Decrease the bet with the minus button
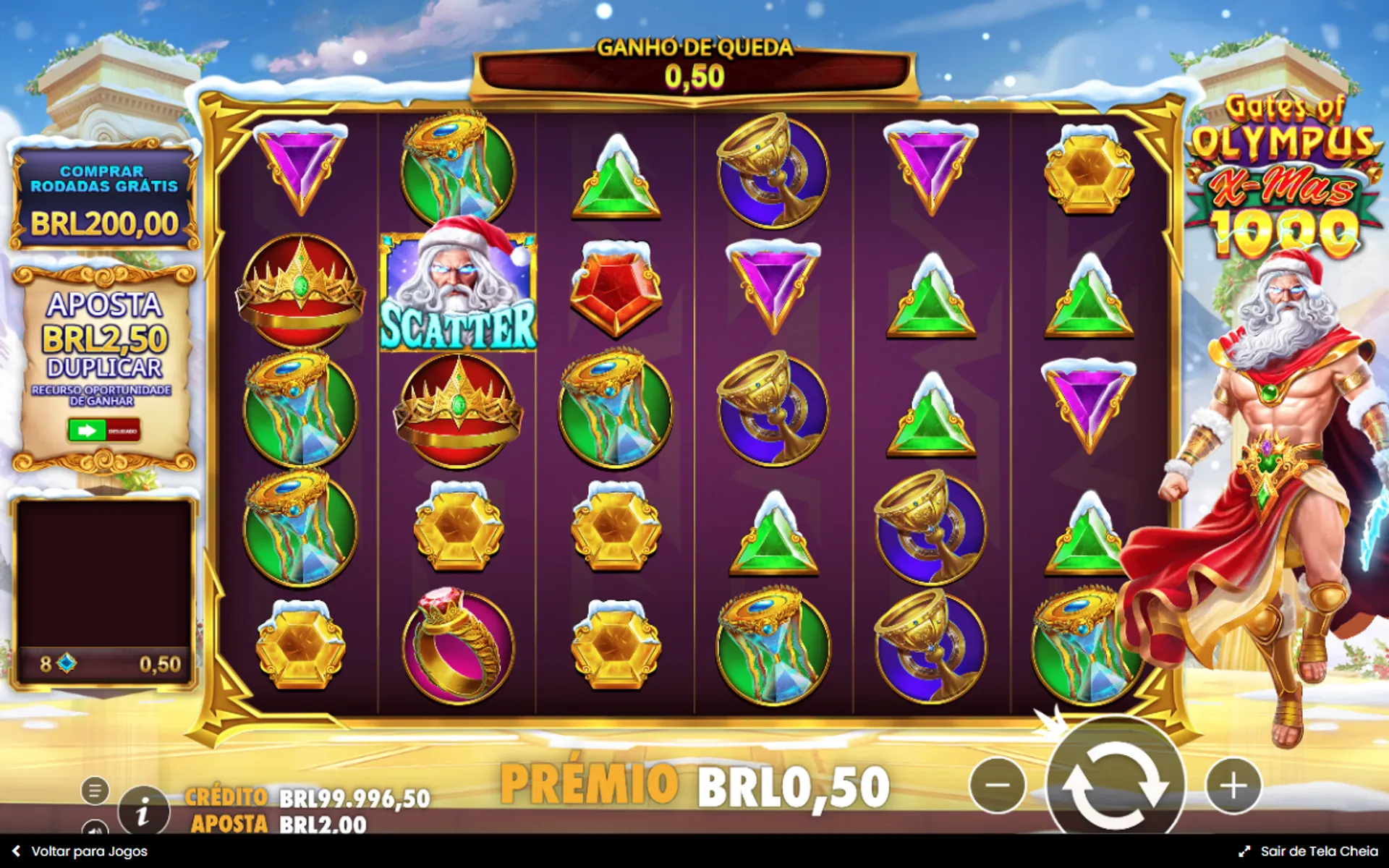 [x=997, y=786]
